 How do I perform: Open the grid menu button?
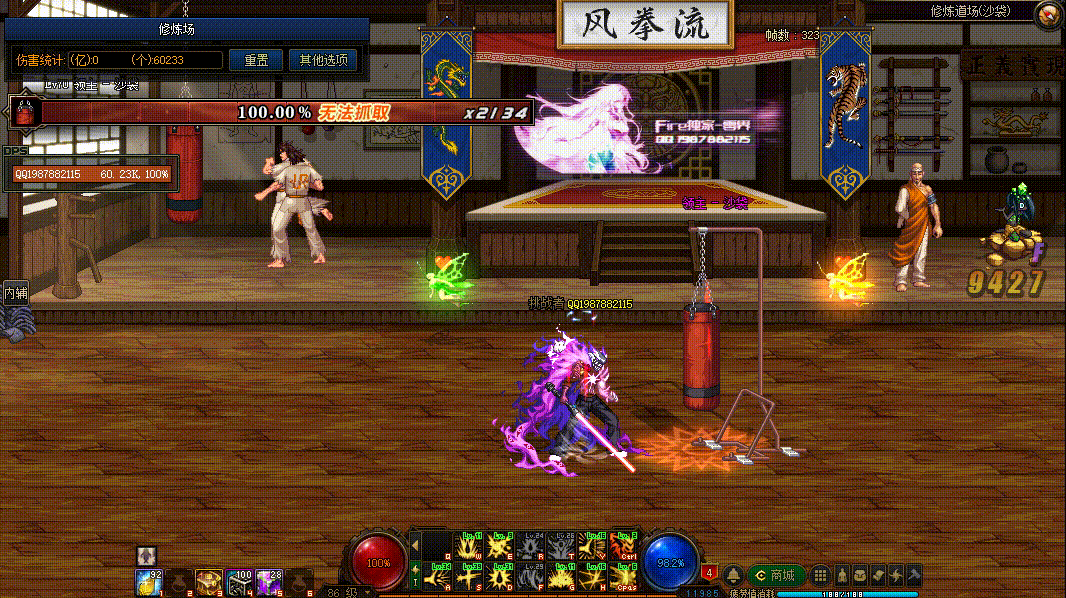[820, 575]
